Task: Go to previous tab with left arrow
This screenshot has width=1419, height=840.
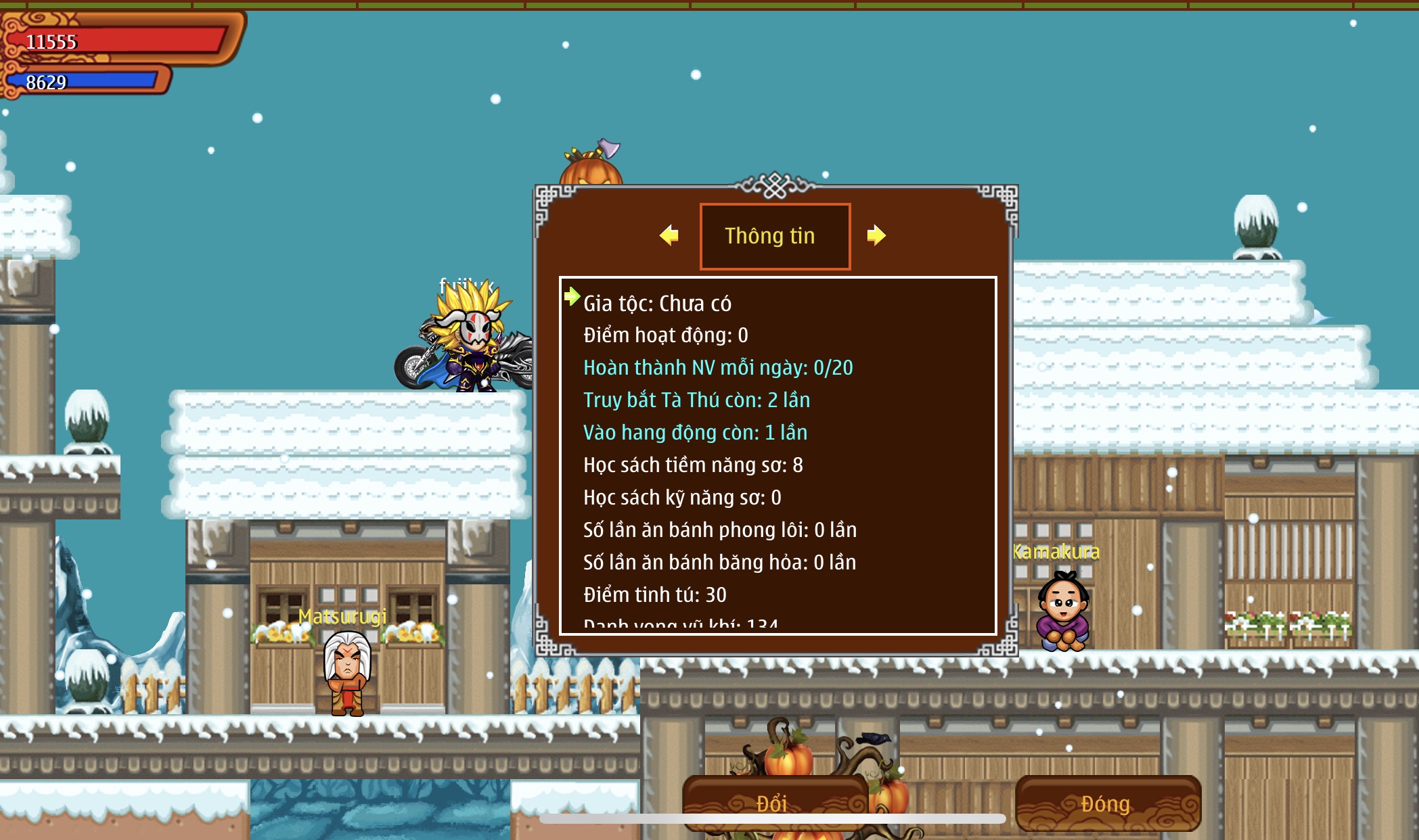Action: pyautogui.click(x=669, y=235)
